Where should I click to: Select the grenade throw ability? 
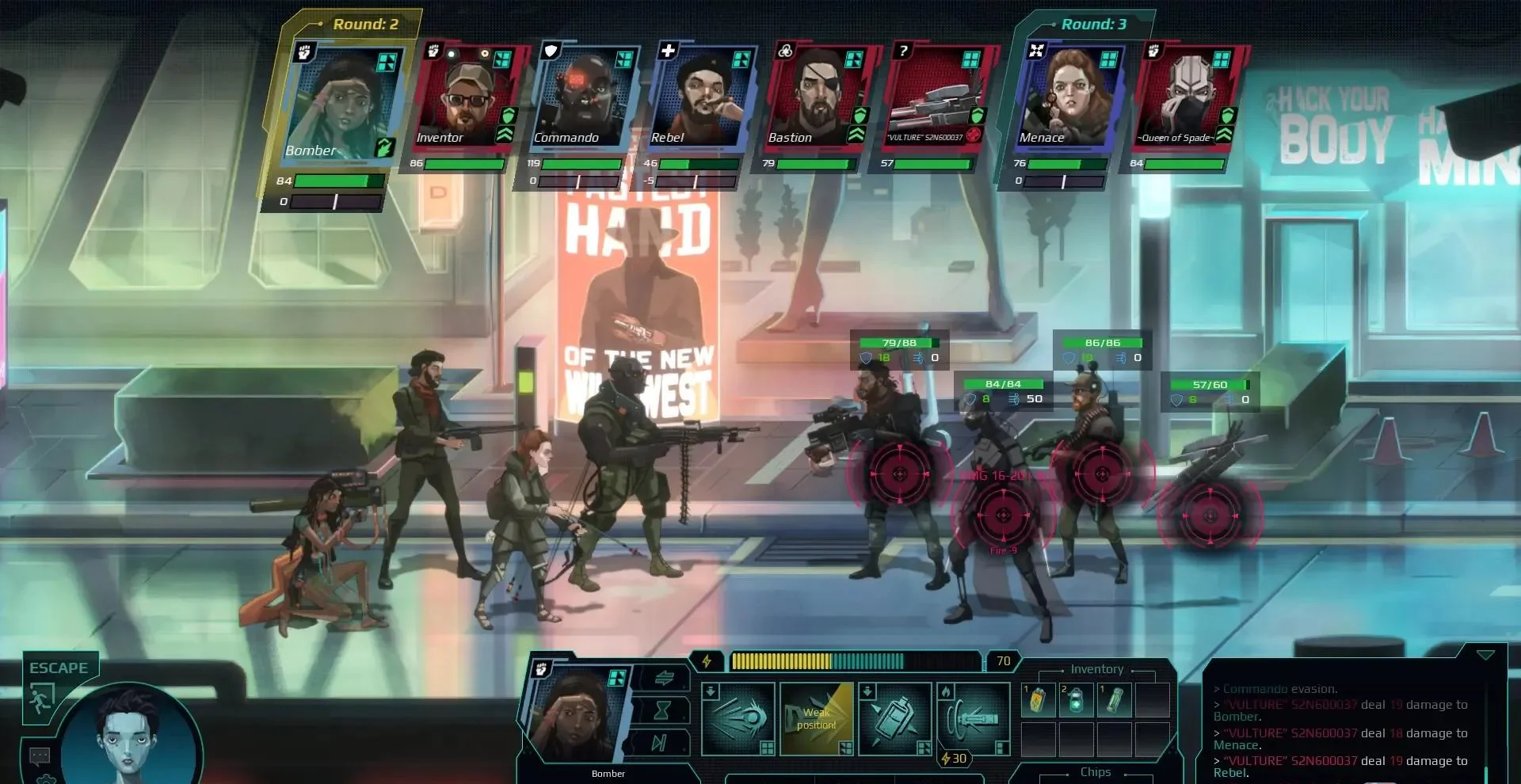click(x=895, y=717)
